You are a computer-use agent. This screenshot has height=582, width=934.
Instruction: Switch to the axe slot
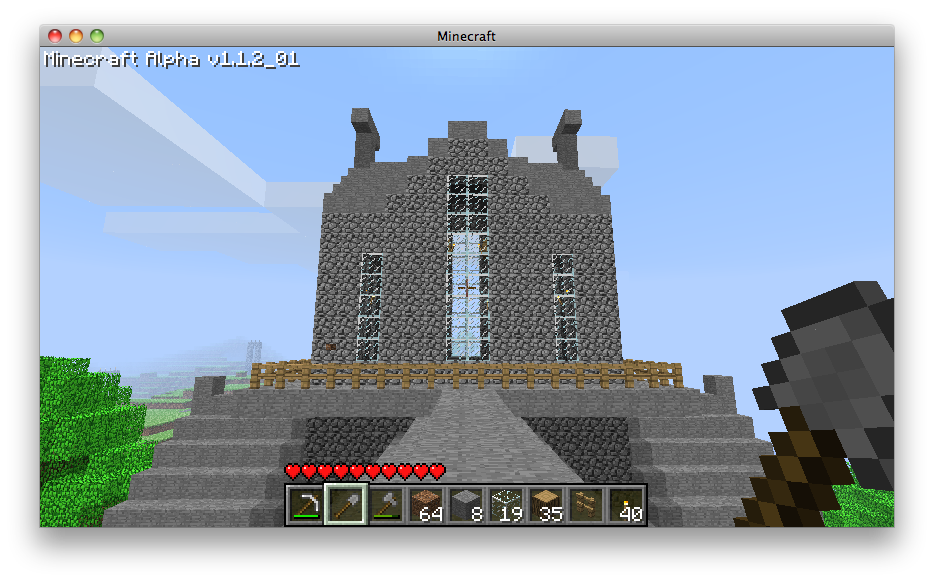pos(386,505)
